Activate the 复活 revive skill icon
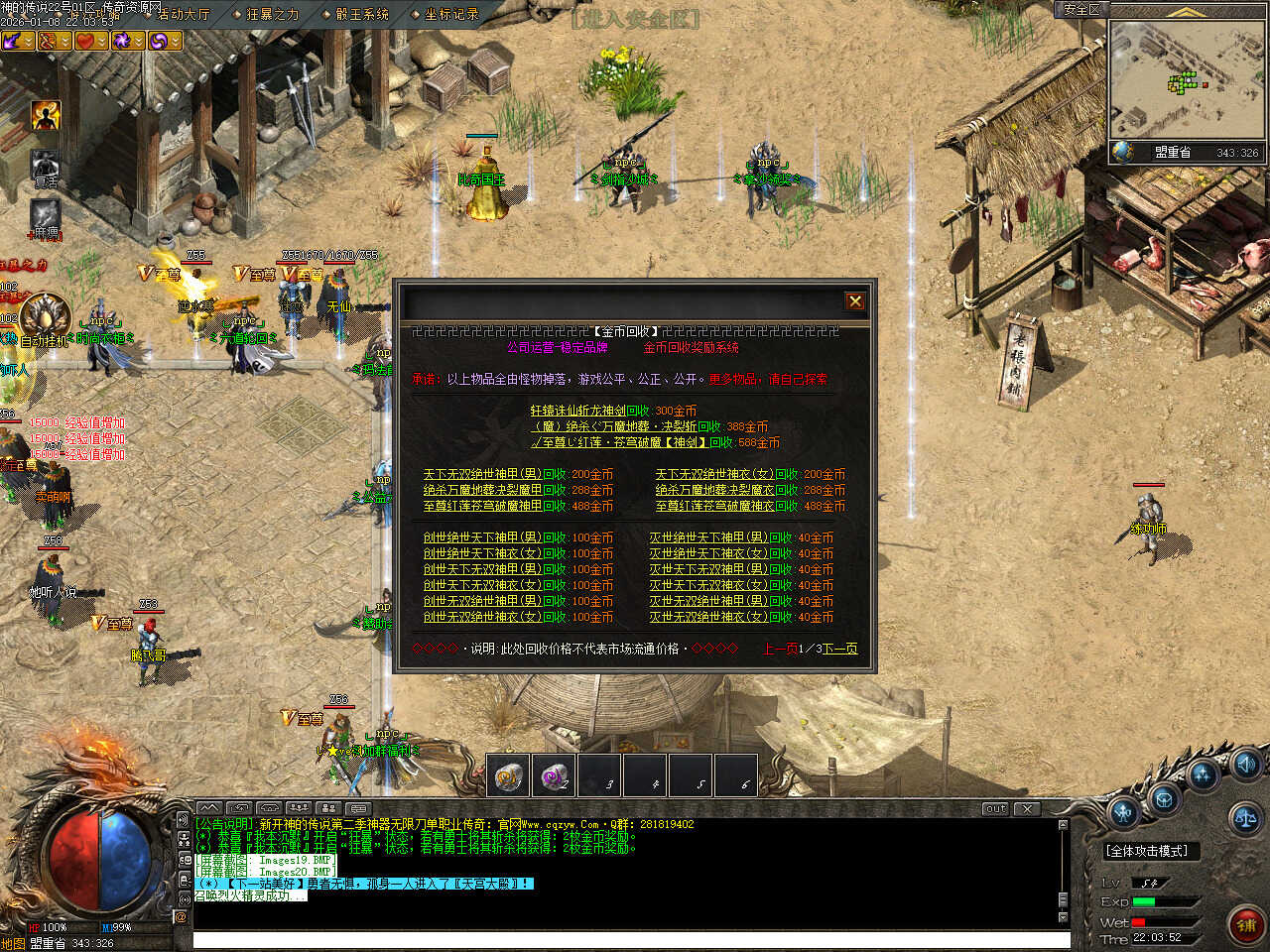 coord(46,167)
